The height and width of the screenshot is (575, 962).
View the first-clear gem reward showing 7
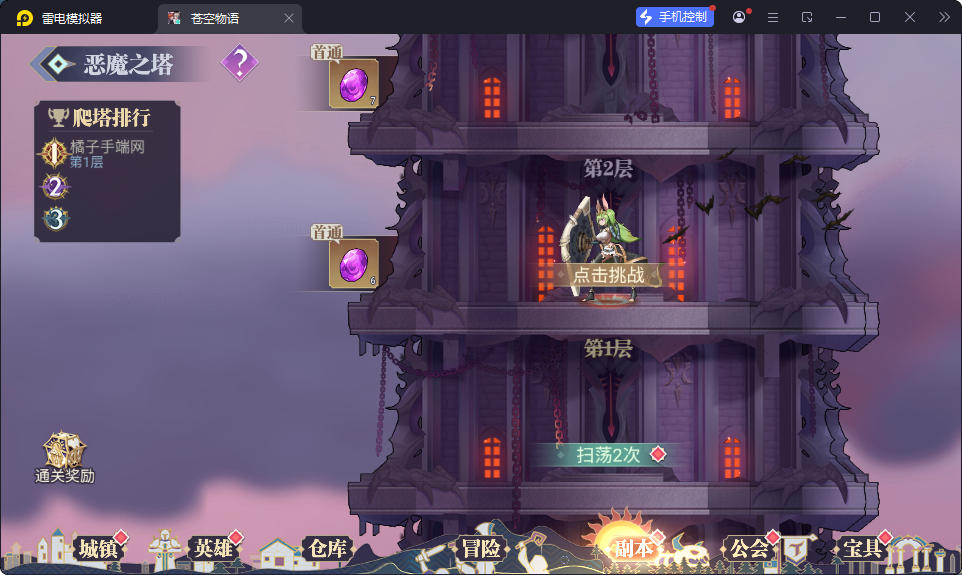(x=353, y=84)
